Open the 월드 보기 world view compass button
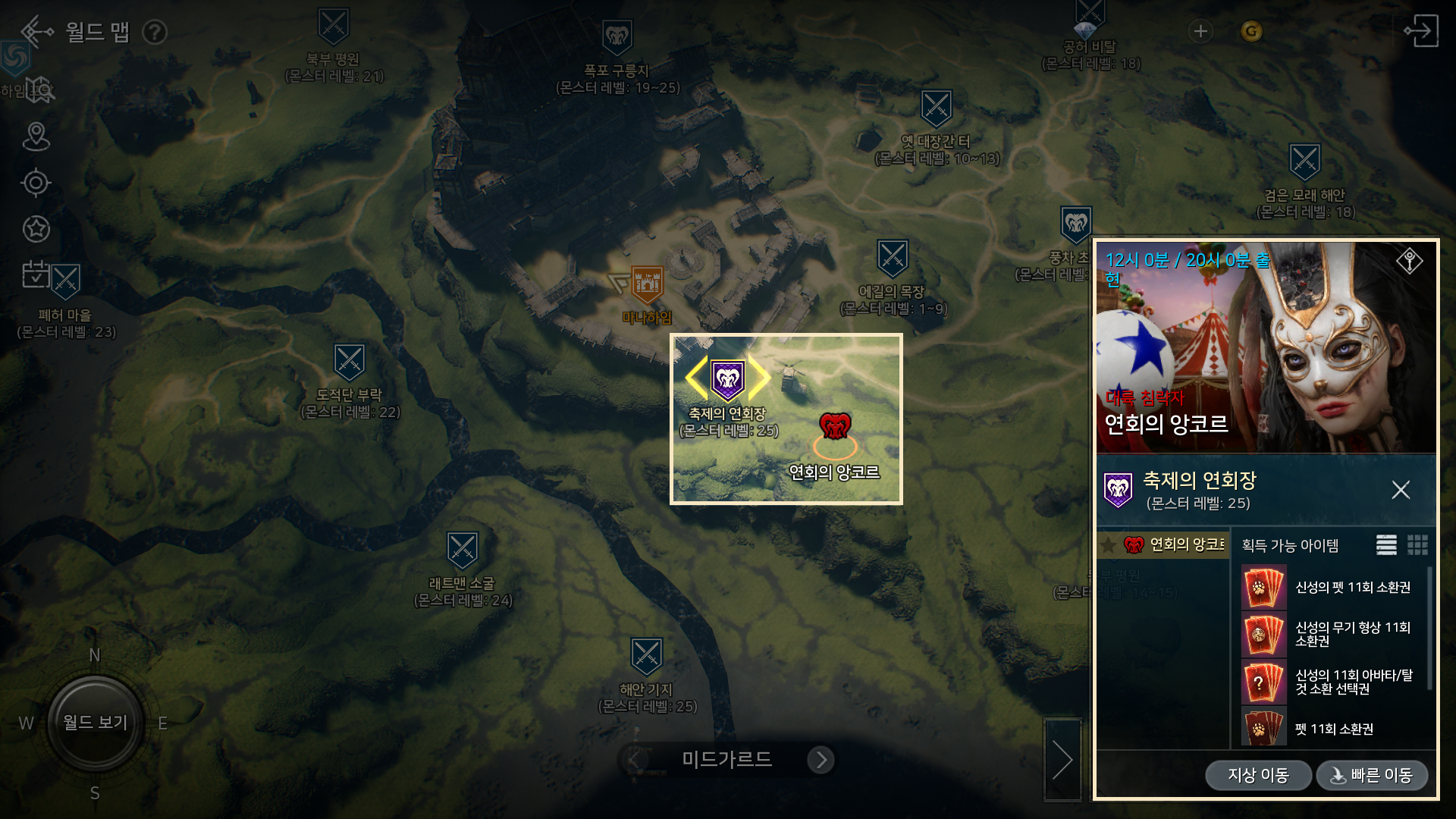1456x819 pixels. (x=95, y=723)
